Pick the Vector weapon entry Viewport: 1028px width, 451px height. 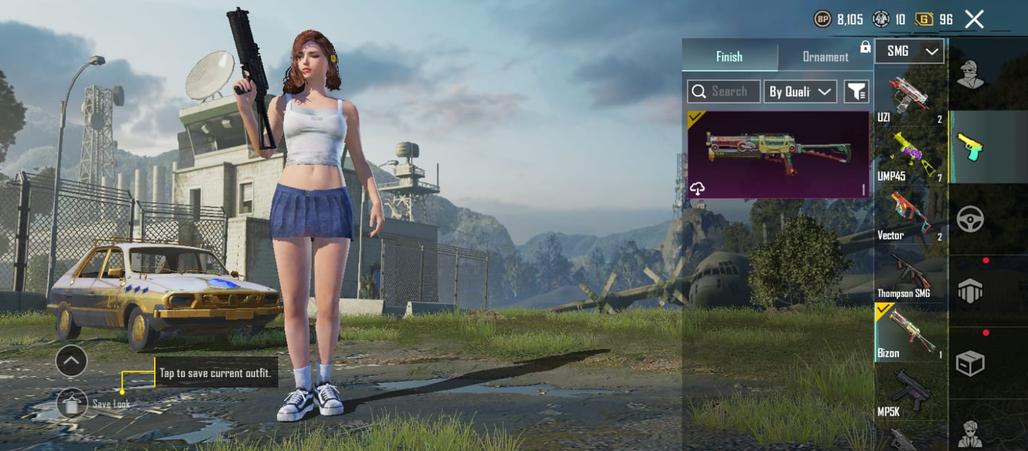(909, 216)
